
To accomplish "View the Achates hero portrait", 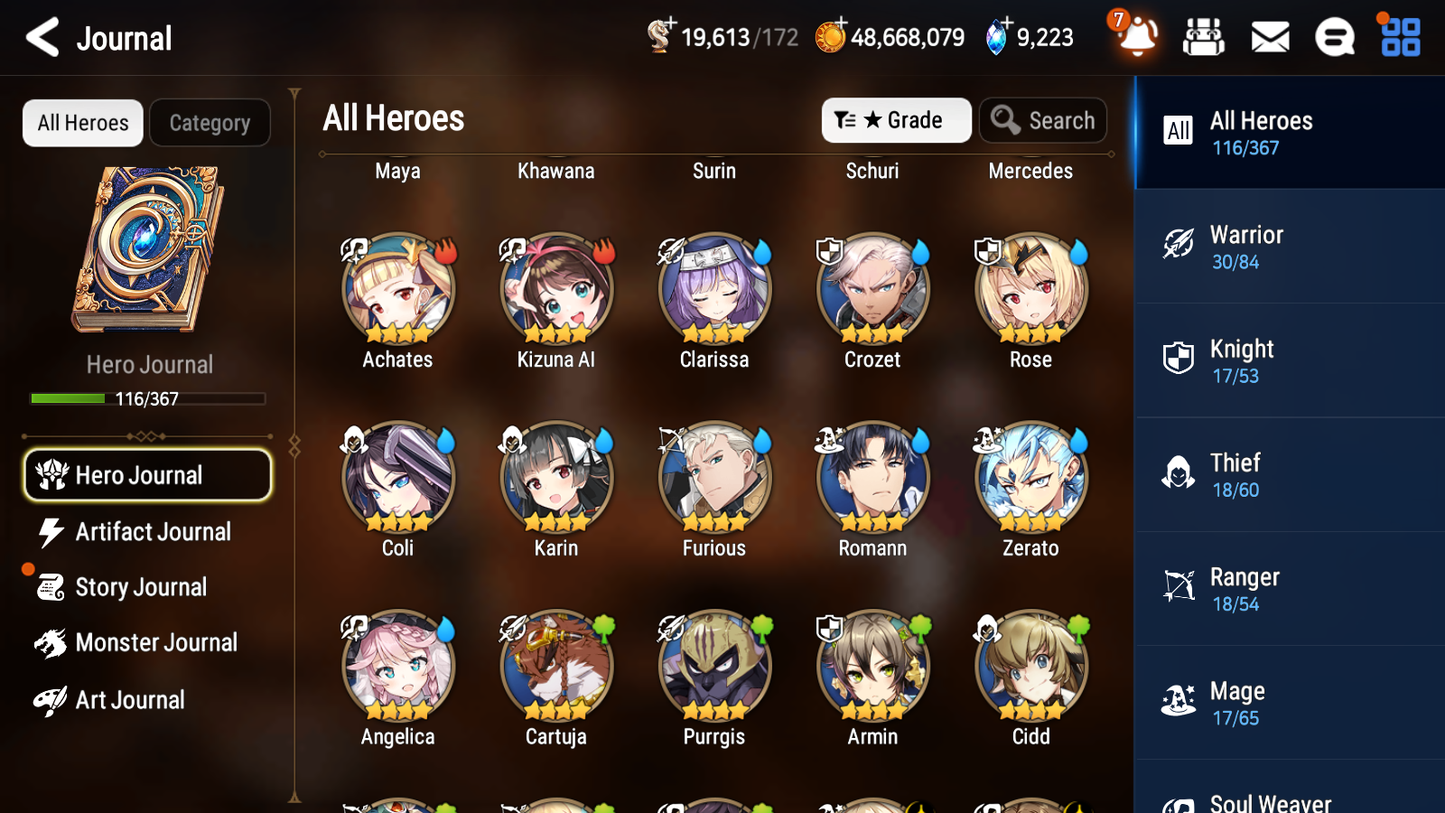I will pos(397,288).
